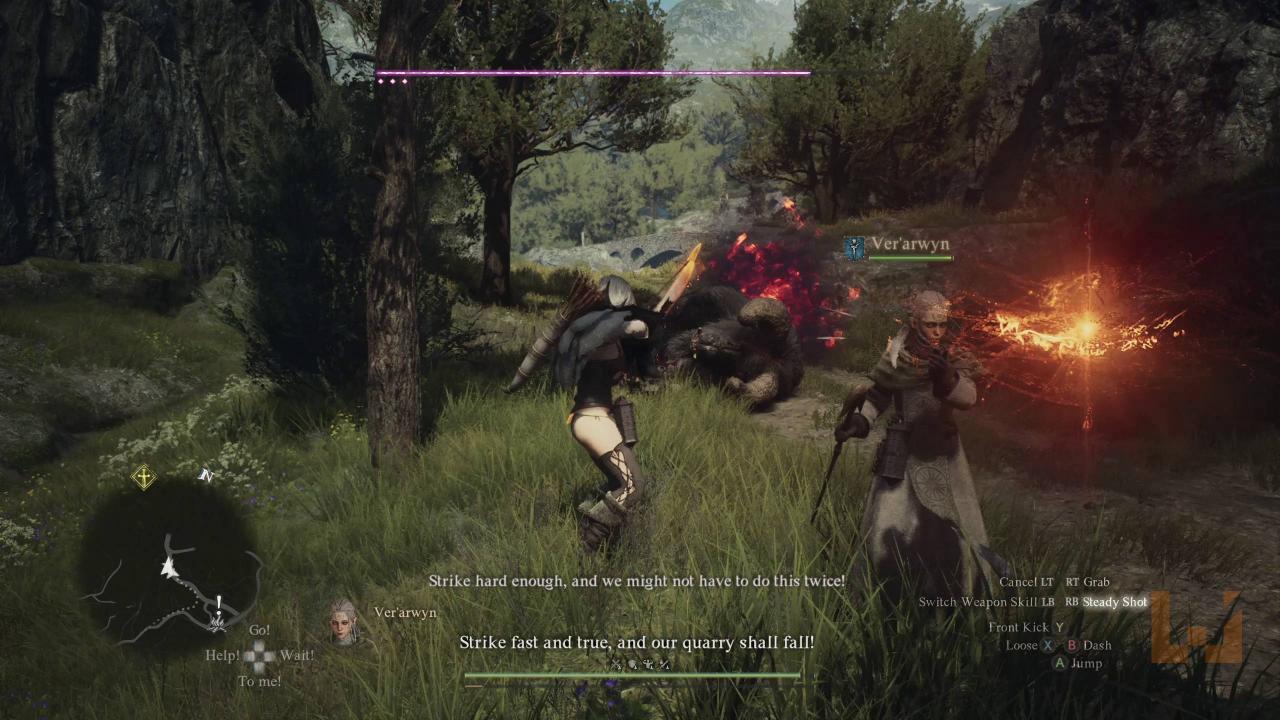
Task: Click the exclamation marker on the minimap
Action: [218, 603]
